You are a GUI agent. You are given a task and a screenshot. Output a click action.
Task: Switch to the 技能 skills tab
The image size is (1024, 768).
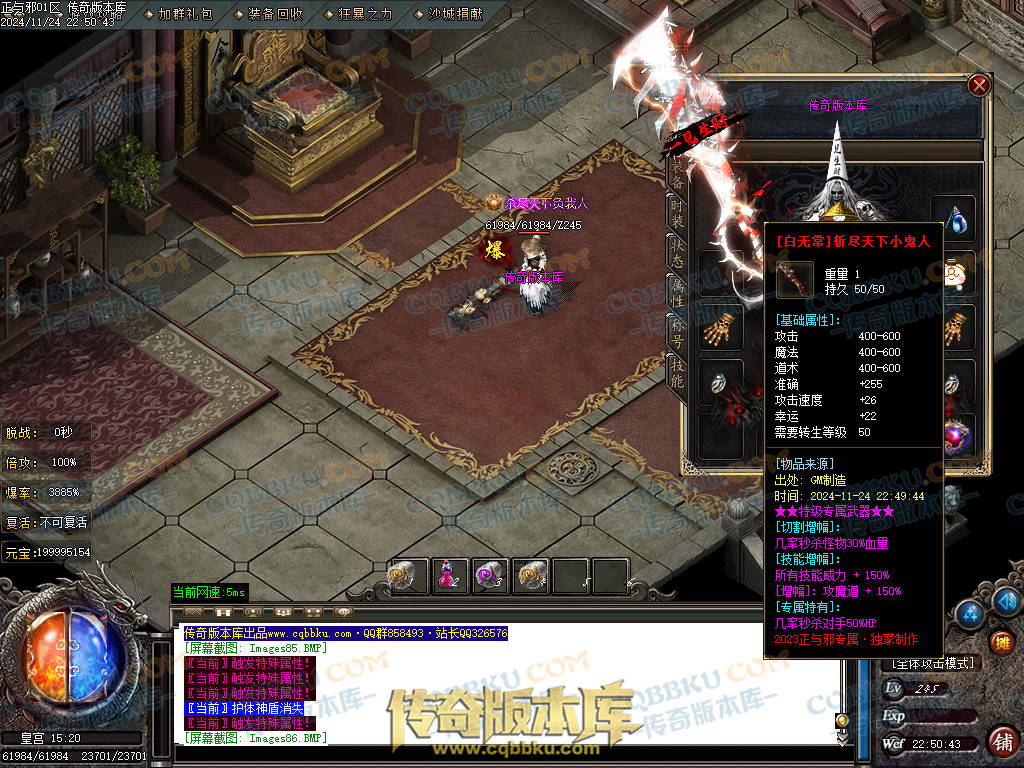click(x=676, y=374)
